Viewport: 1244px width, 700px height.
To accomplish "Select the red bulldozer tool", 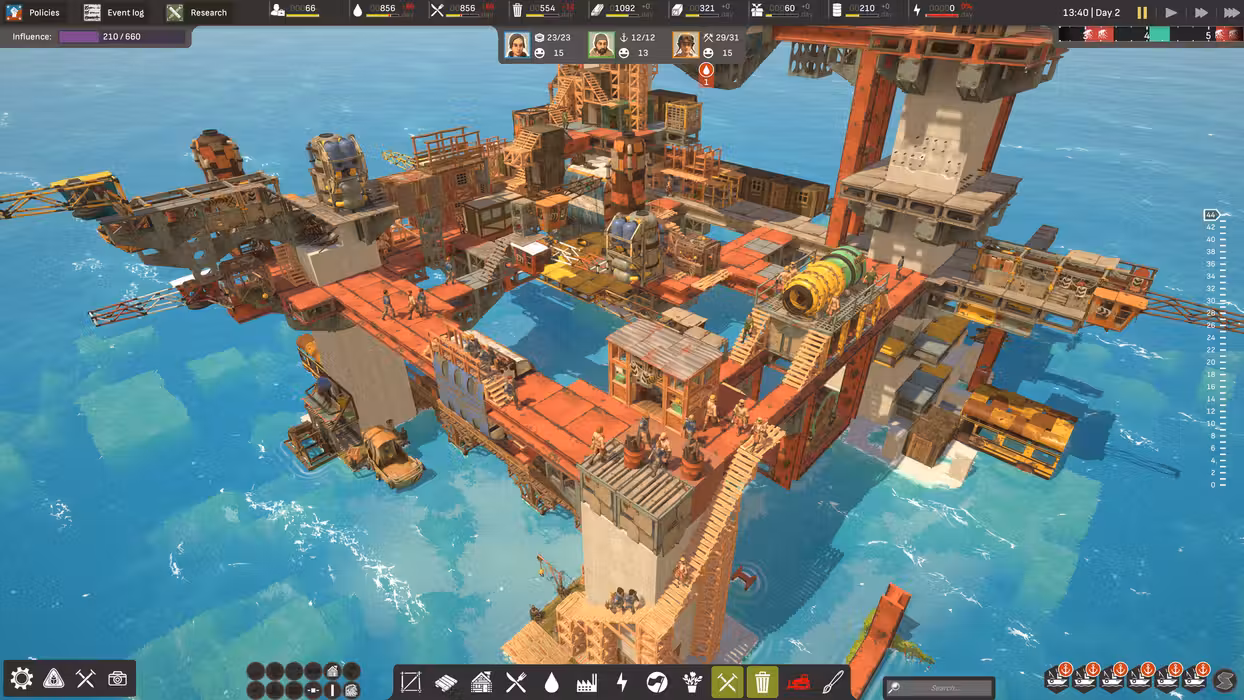I will coord(797,683).
